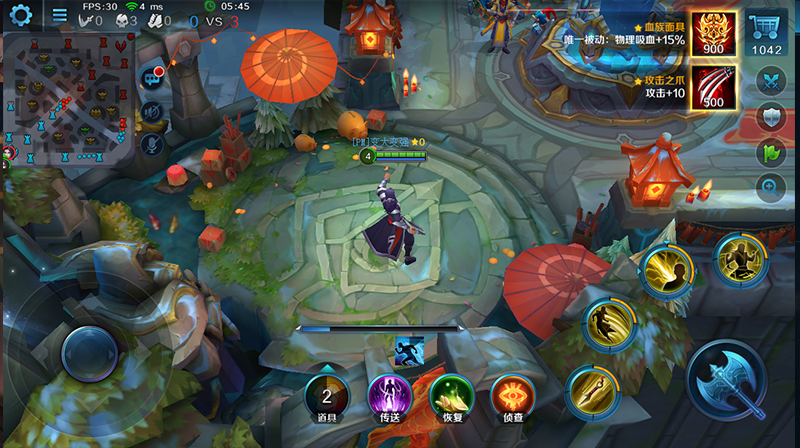The height and width of the screenshot is (448, 800).
Task: Send the green flag gather signal
Action: (x=770, y=154)
